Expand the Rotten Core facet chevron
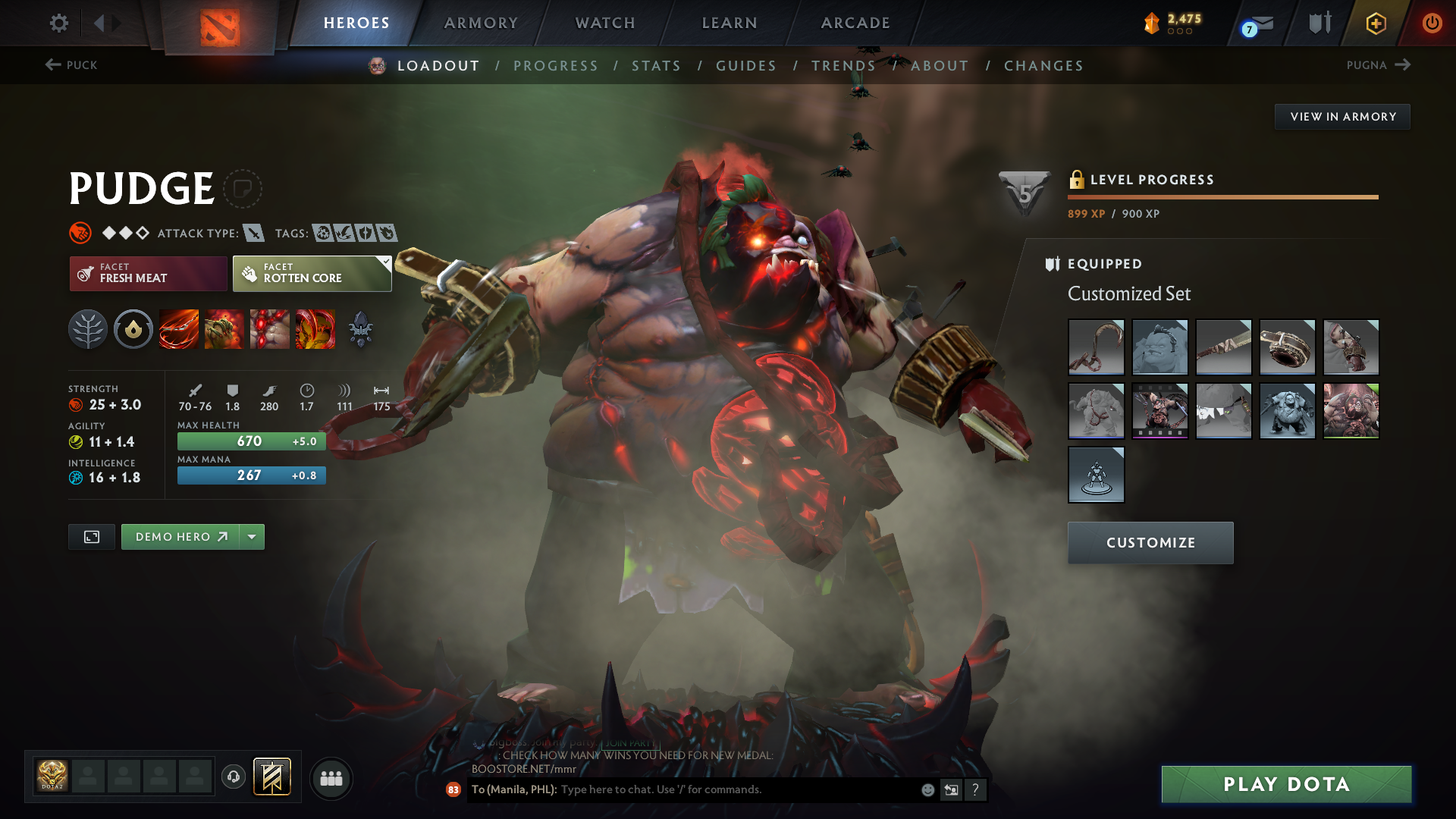The width and height of the screenshot is (1456, 819). 386,261
